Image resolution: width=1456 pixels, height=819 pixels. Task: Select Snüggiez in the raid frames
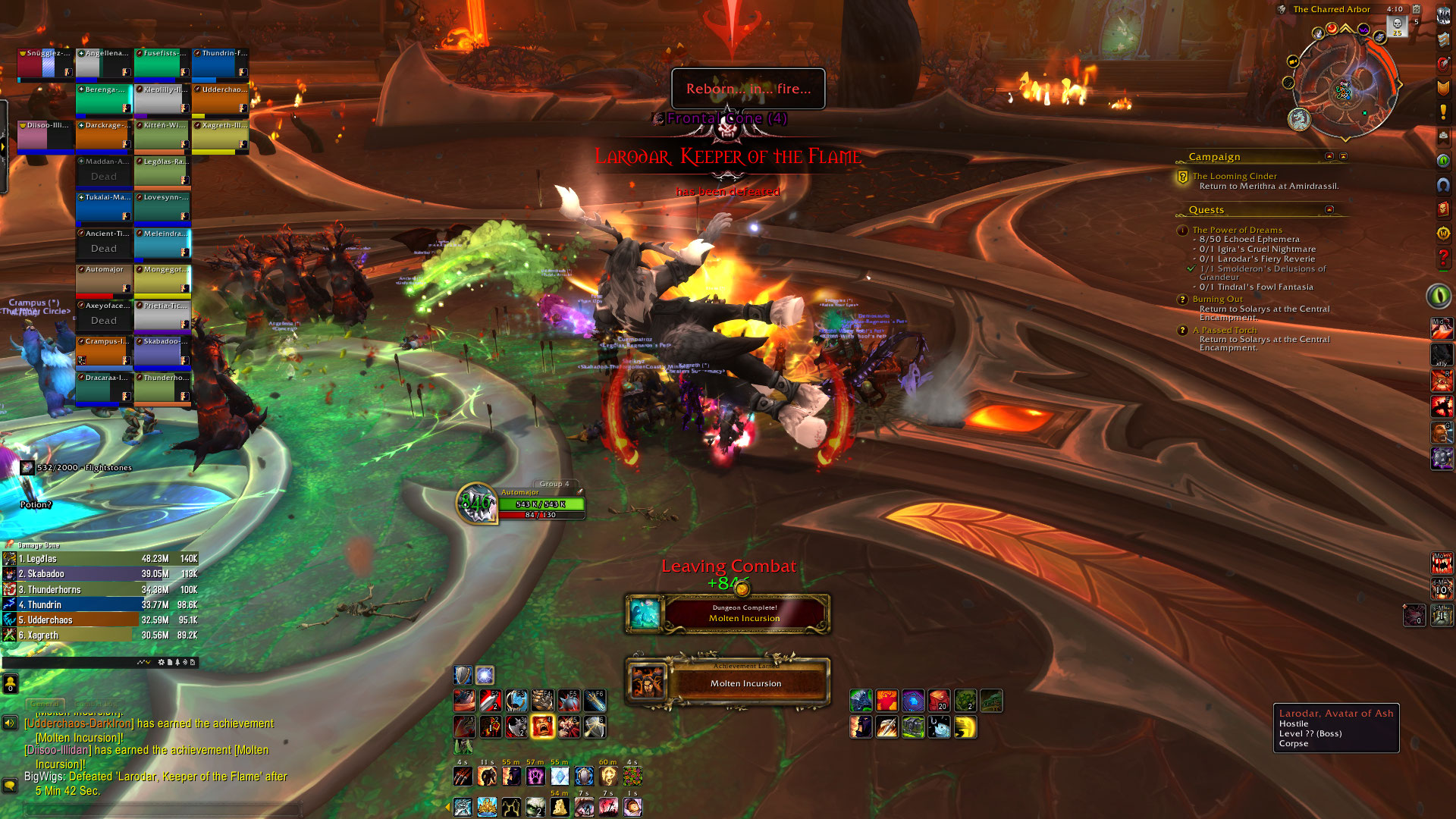[x=45, y=64]
